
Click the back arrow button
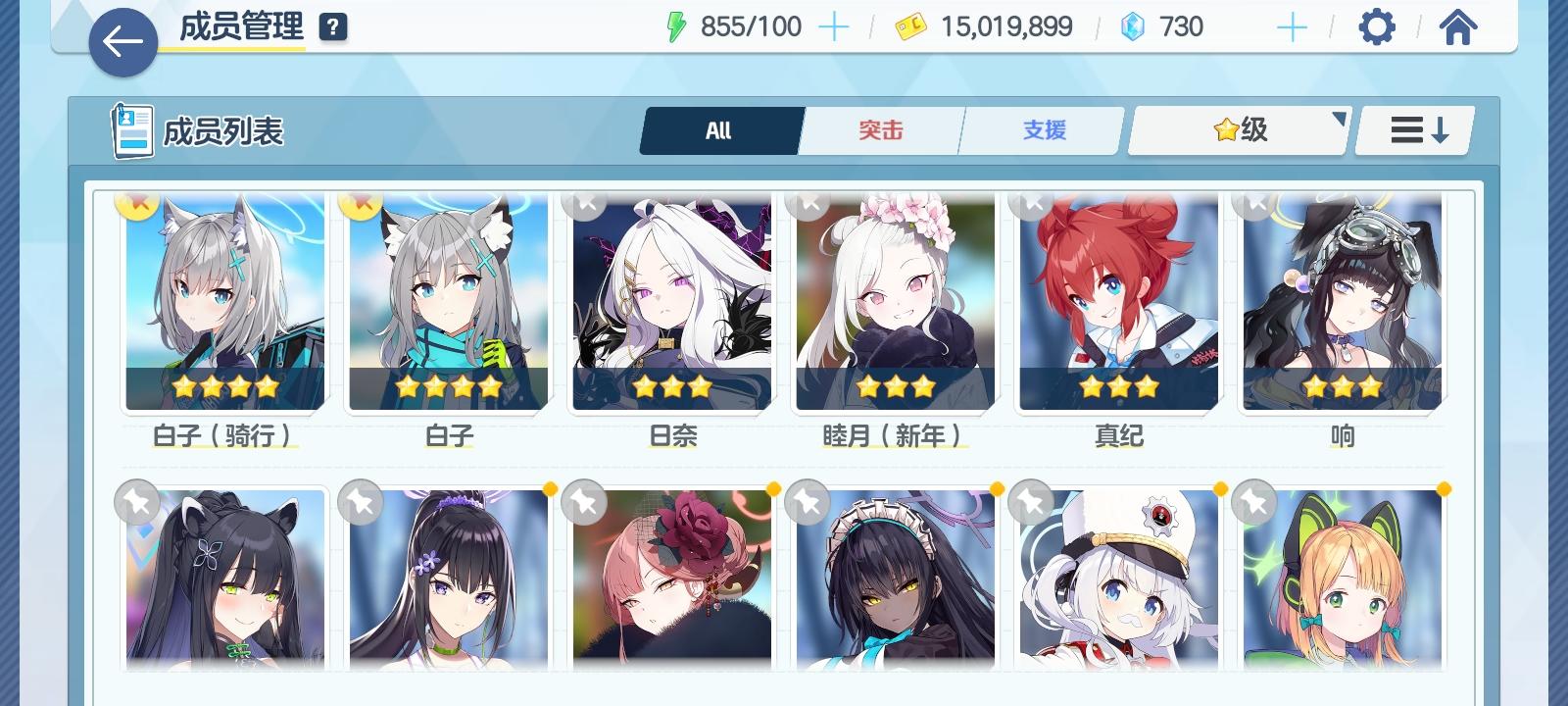point(122,42)
